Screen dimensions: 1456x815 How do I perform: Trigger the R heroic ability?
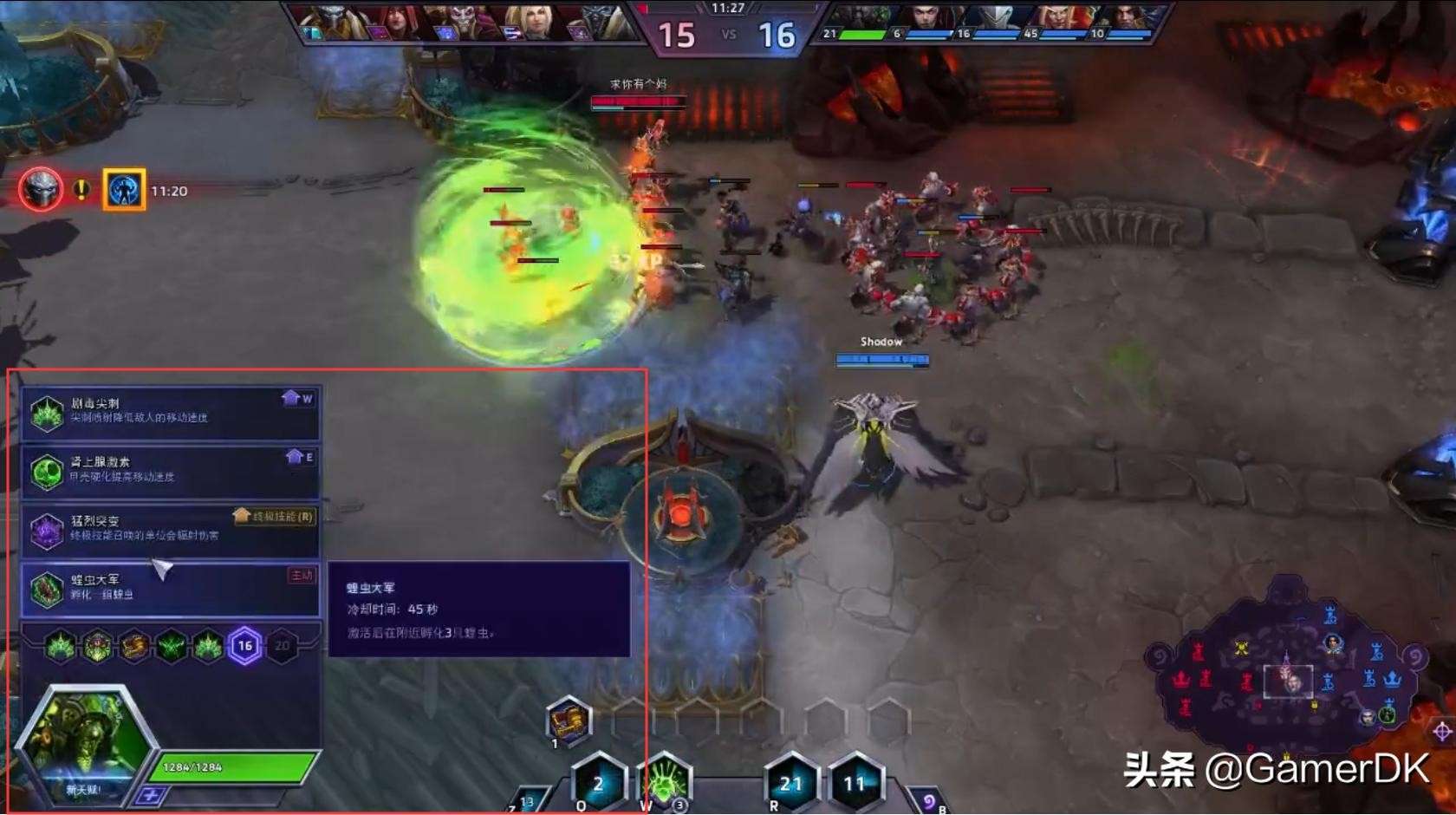click(790, 783)
